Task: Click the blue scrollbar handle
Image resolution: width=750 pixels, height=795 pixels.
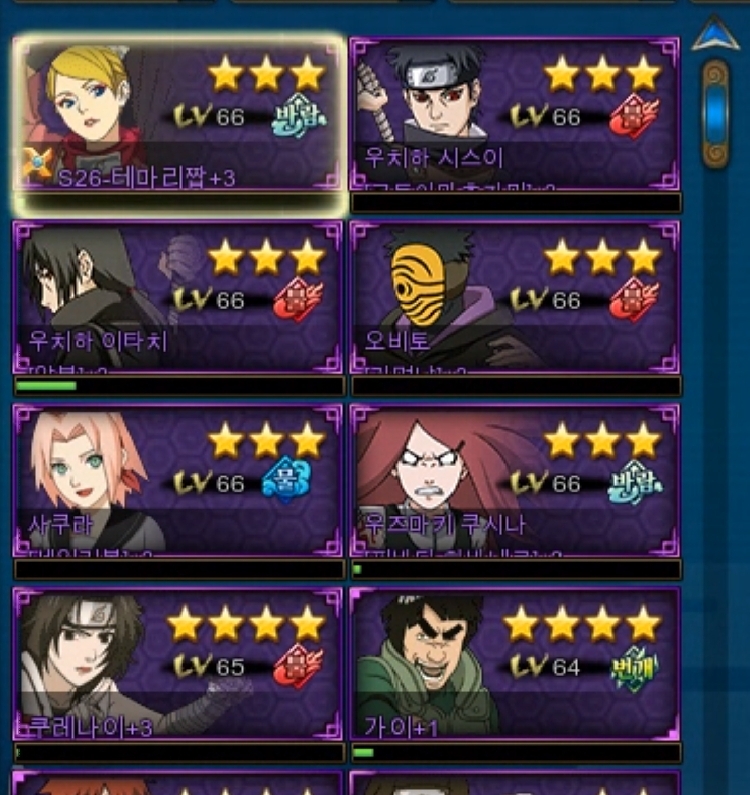Action: tap(715, 112)
